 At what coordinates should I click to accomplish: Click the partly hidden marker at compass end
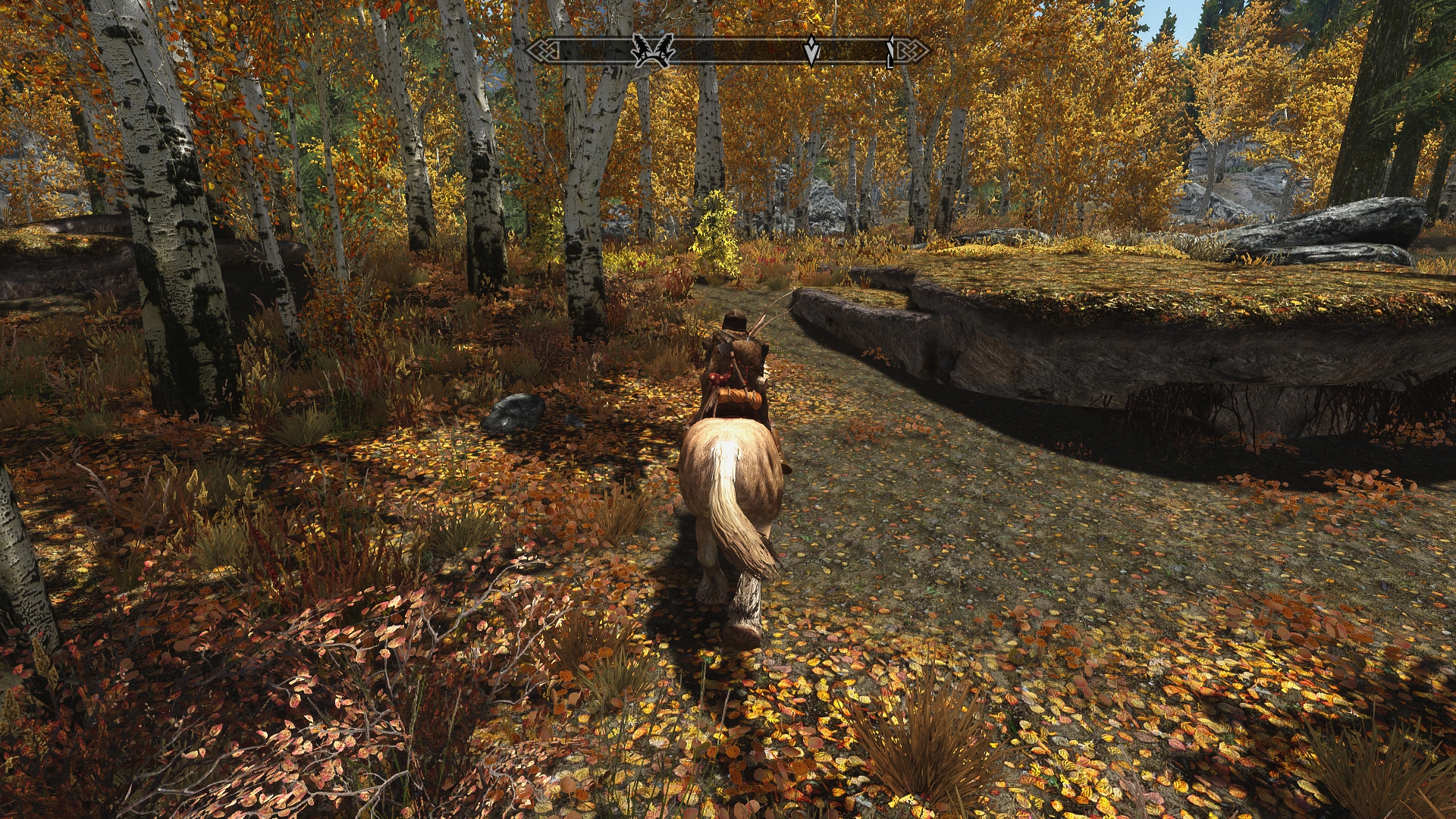point(891,53)
